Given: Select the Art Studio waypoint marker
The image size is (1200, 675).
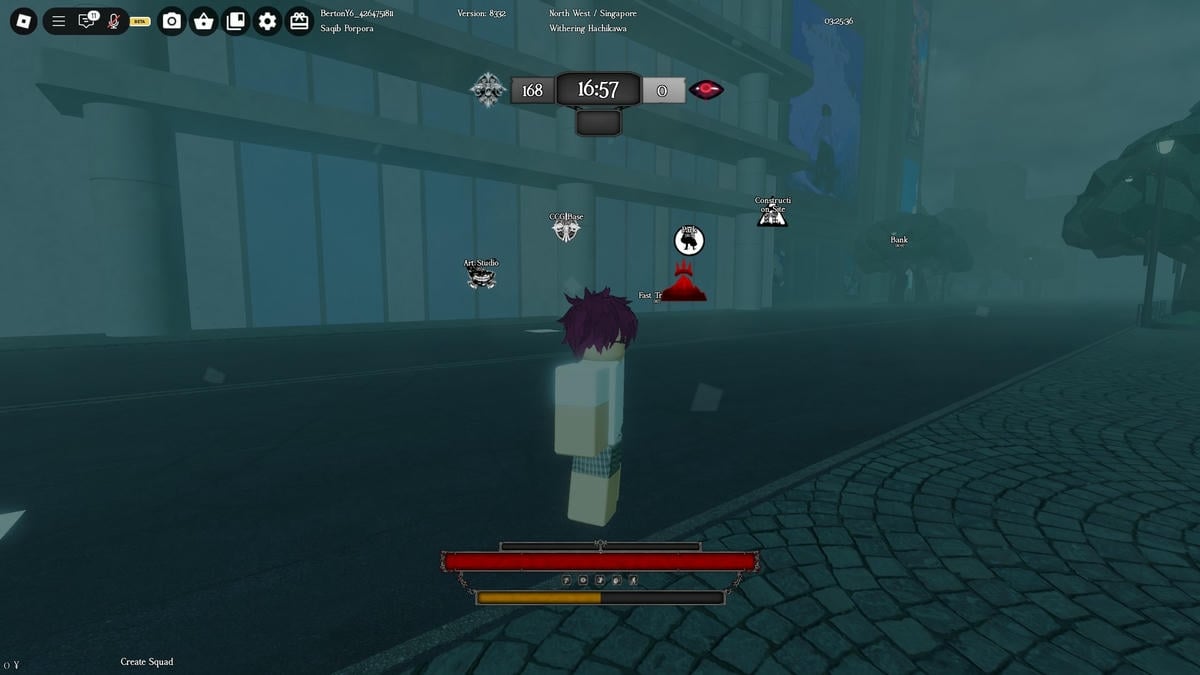Looking at the screenshot, I should pyautogui.click(x=481, y=277).
